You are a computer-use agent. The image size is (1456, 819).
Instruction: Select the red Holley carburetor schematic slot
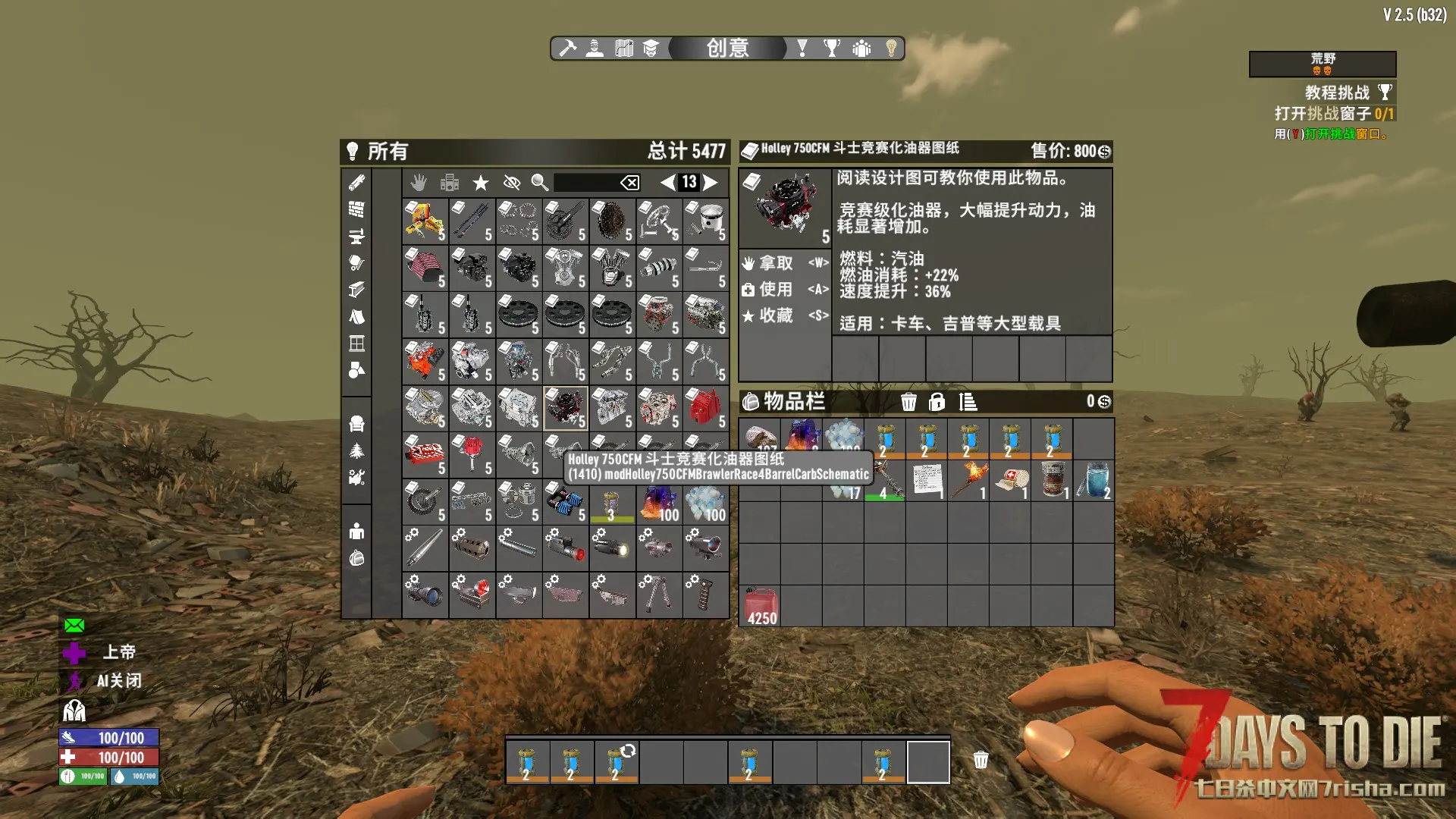point(566,408)
